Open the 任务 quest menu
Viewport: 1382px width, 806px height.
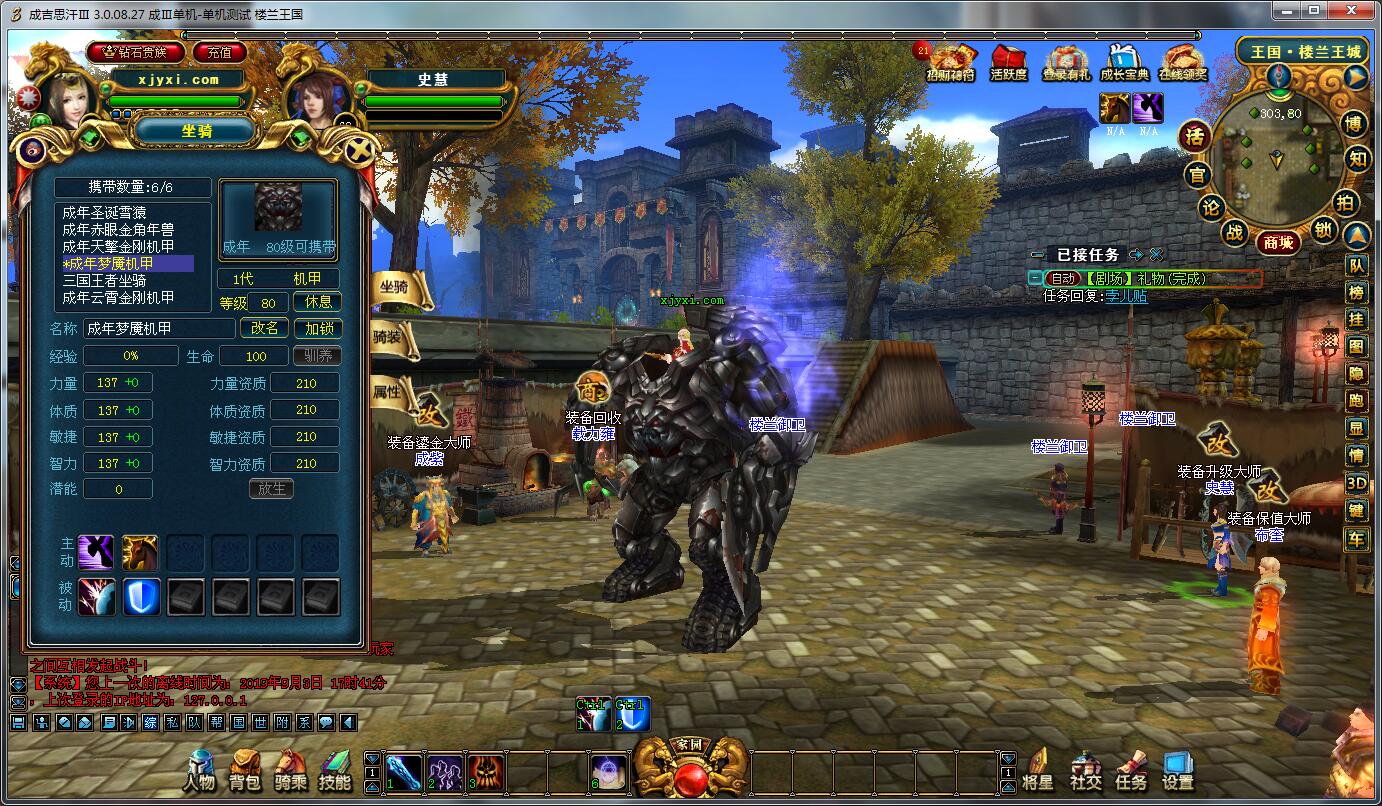tap(1131, 771)
